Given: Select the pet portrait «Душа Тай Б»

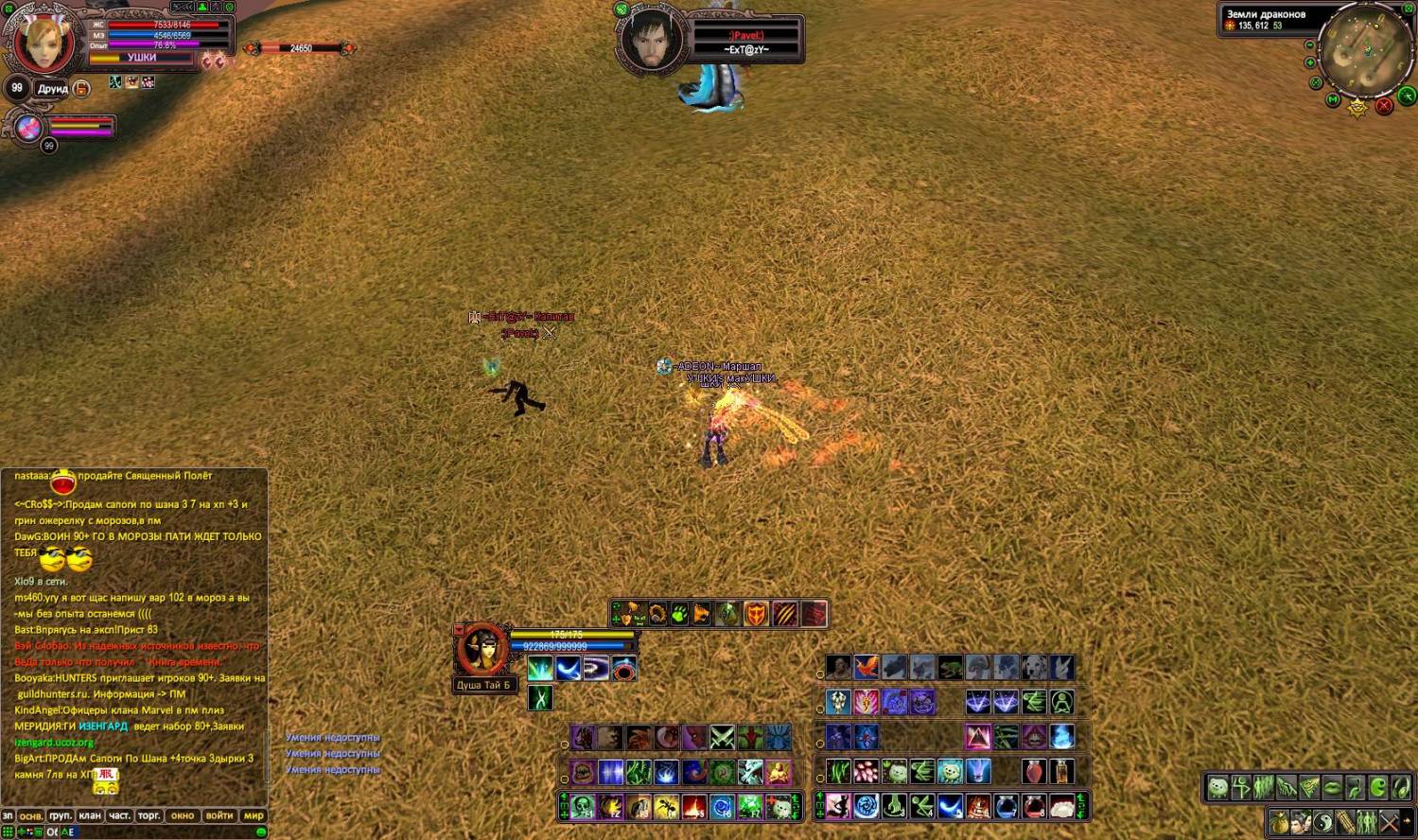Looking at the screenshot, I should click(x=481, y=650).
